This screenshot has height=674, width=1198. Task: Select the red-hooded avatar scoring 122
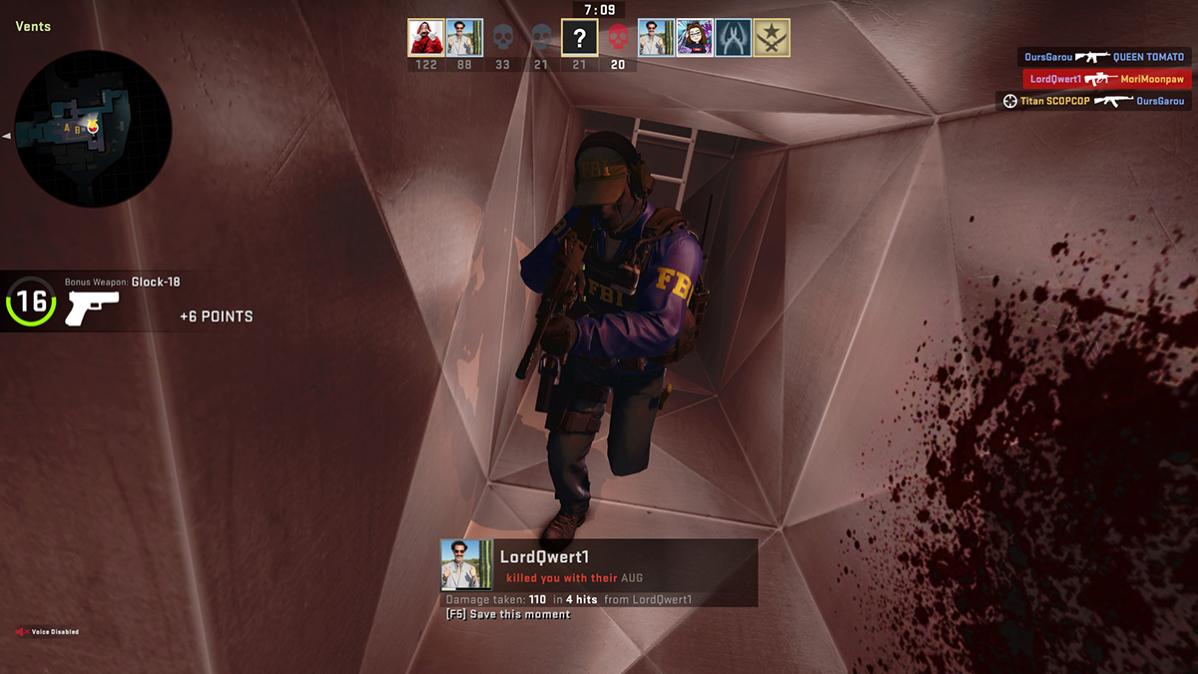[426, 38]
